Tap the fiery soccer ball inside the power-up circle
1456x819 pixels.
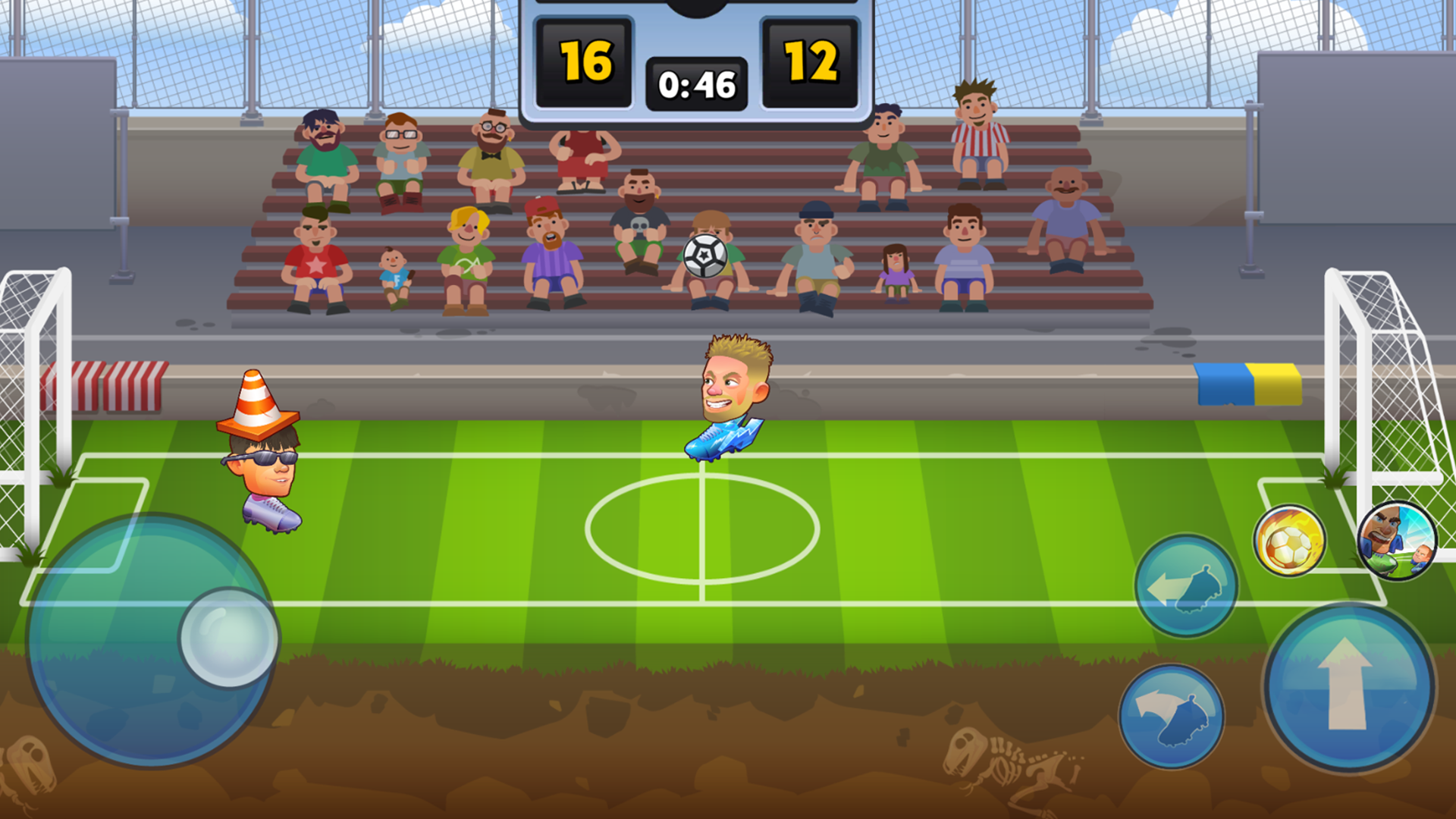[x=1291, y=538]
